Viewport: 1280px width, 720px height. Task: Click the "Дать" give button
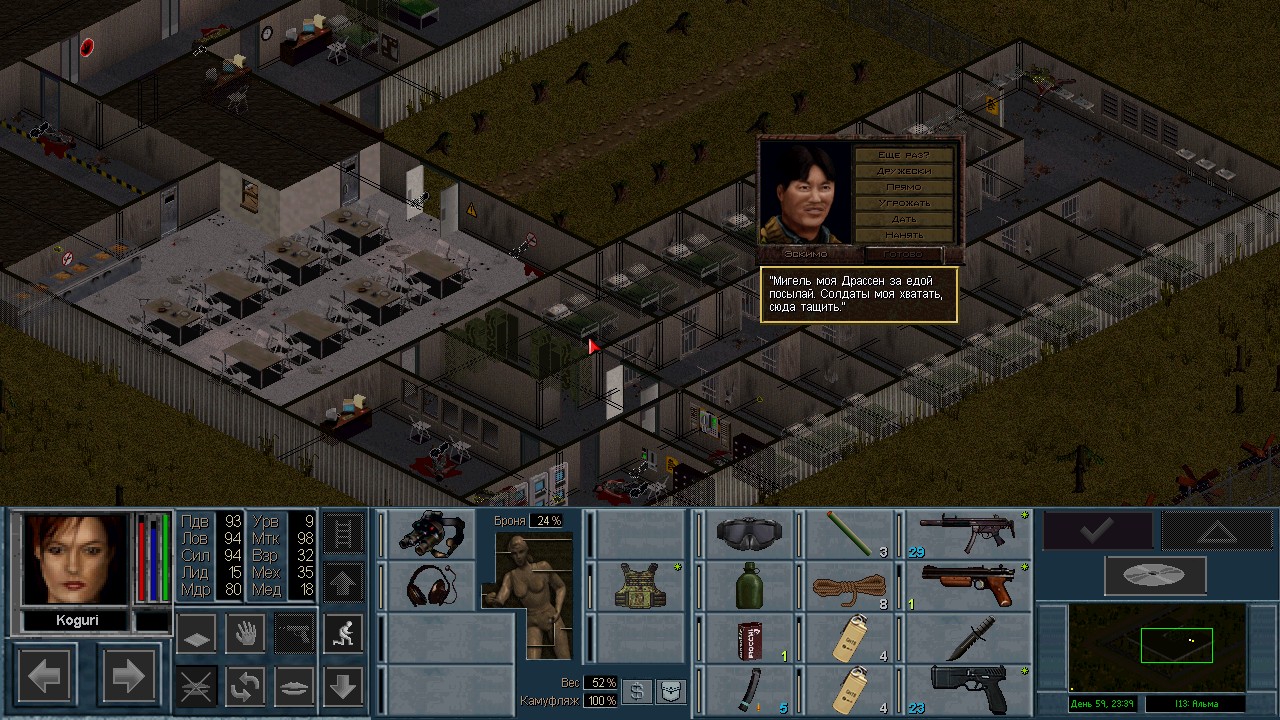[x=904, y=219]
